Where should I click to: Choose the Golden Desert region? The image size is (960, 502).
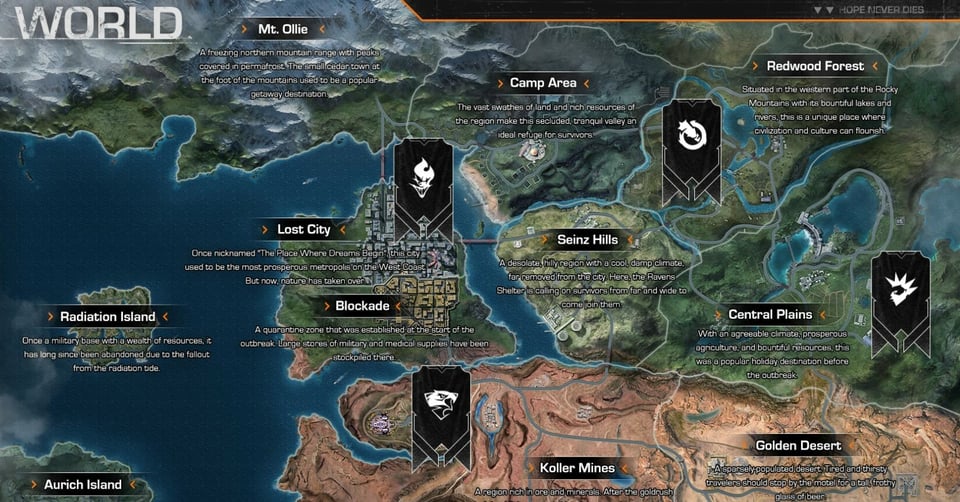tap(798, 446)
